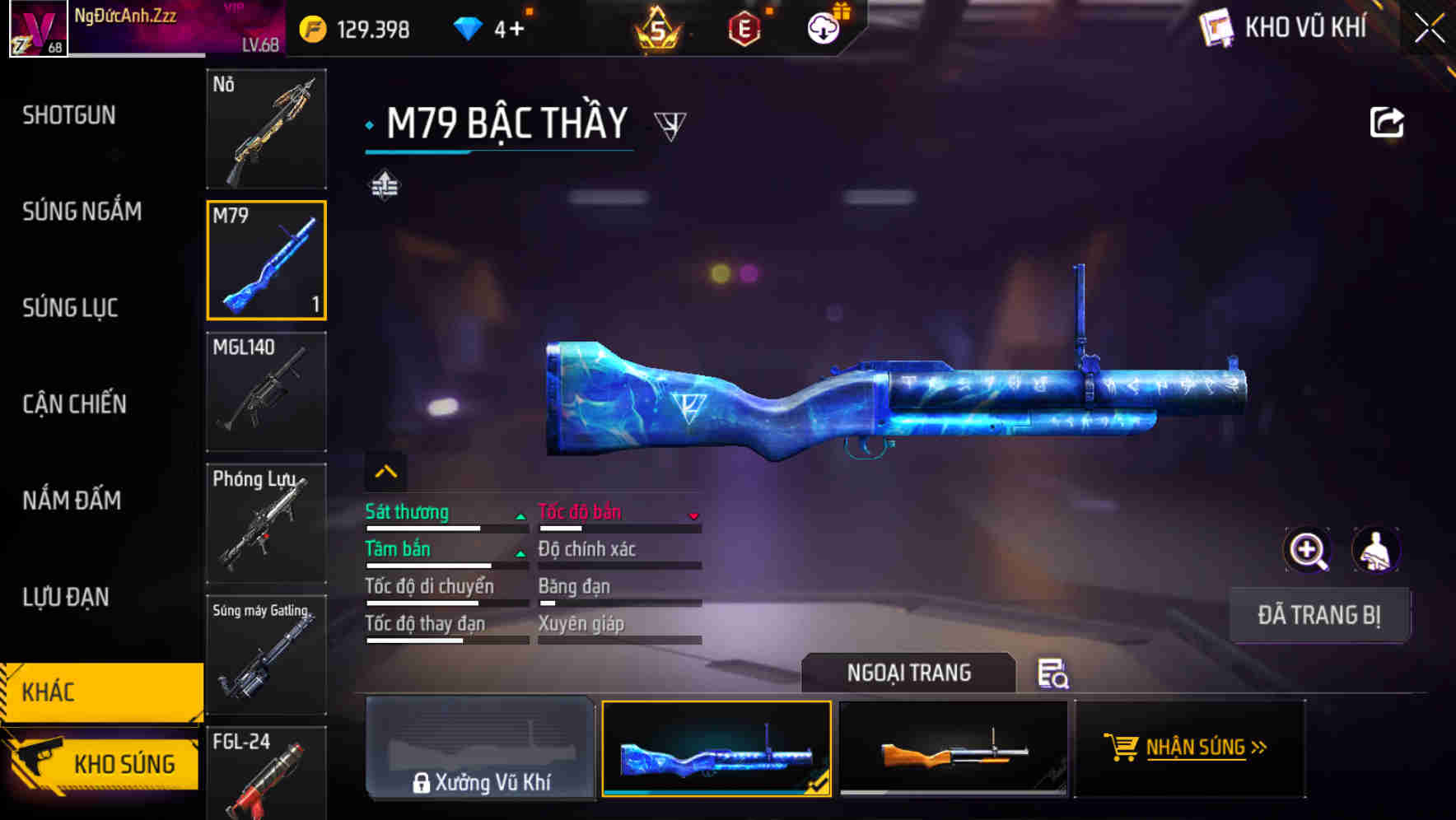Select the SHOTGUN category in sidebar
Image resolution: width=1456 pixels, height=820 pixels.
coord(69,115)
